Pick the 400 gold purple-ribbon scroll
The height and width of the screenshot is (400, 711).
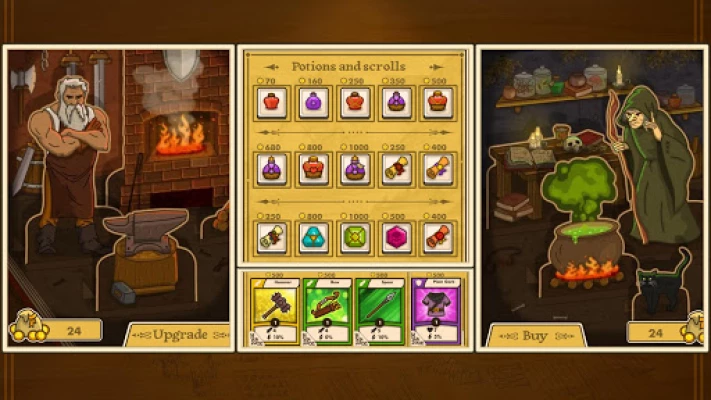pos(437,169)
